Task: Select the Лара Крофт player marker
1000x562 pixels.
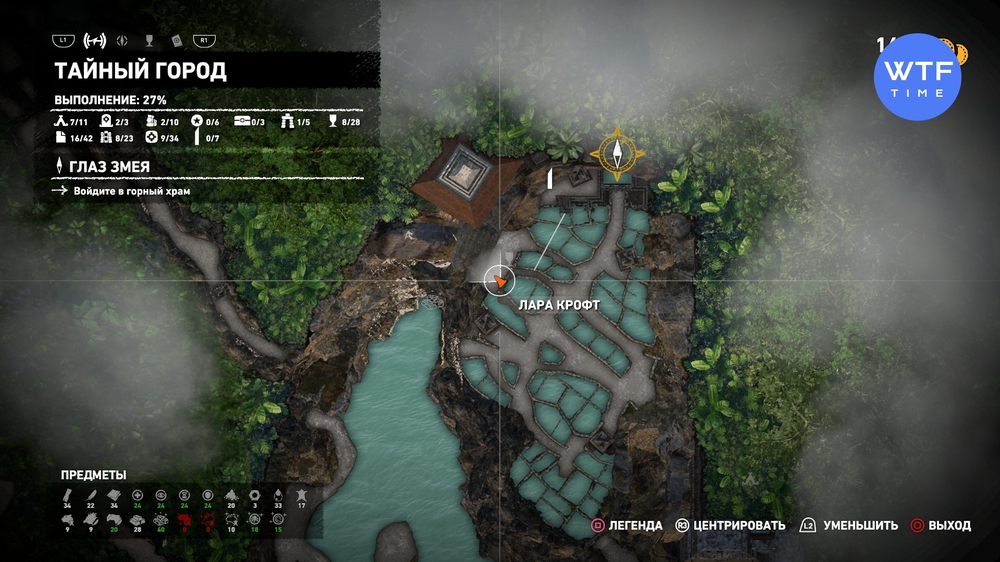Action: coord(499,282)
